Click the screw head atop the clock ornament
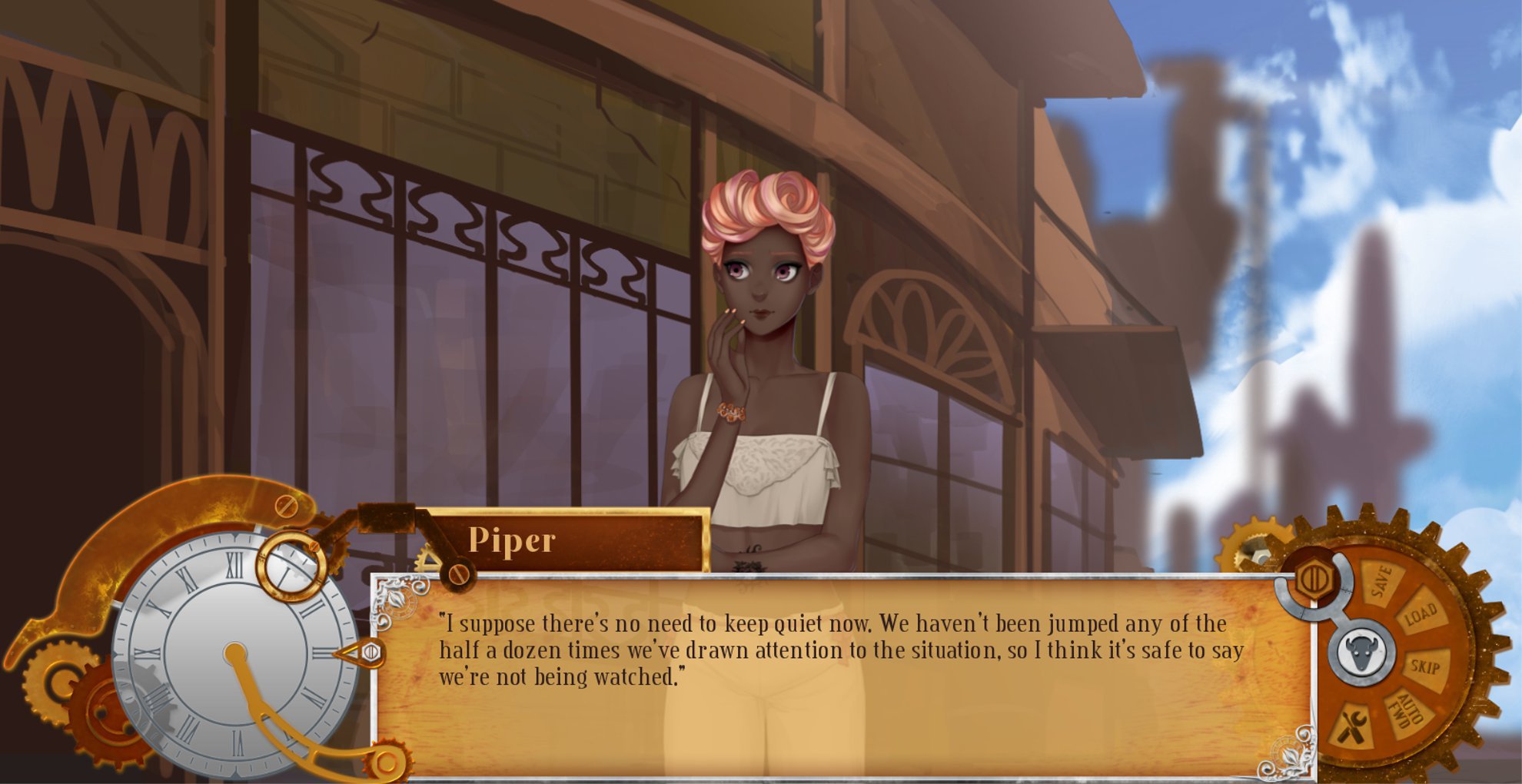The image size is (1522, 784). (286, 507)
